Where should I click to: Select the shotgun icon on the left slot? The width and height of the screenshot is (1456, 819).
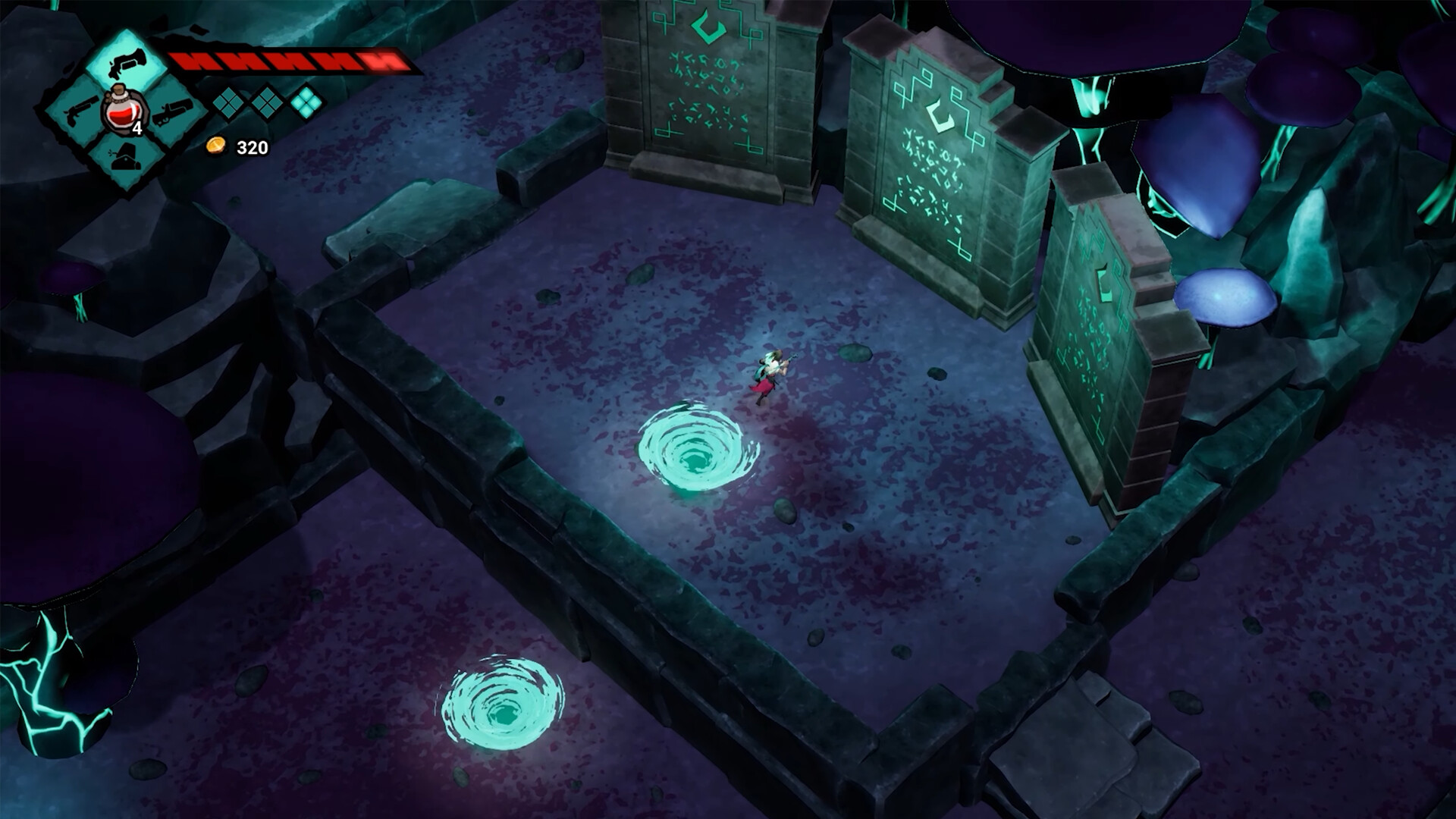point(81,110)
